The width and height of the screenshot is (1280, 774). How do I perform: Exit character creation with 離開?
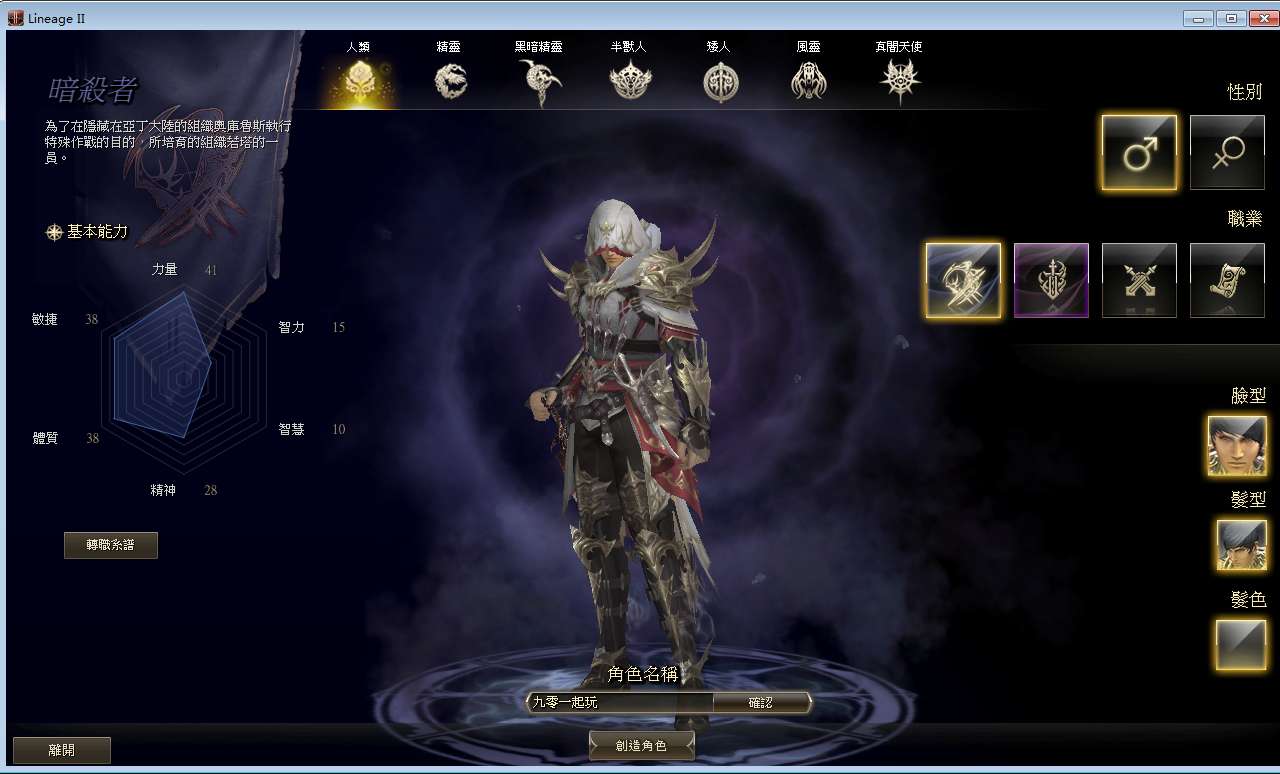tap(61, 750)
